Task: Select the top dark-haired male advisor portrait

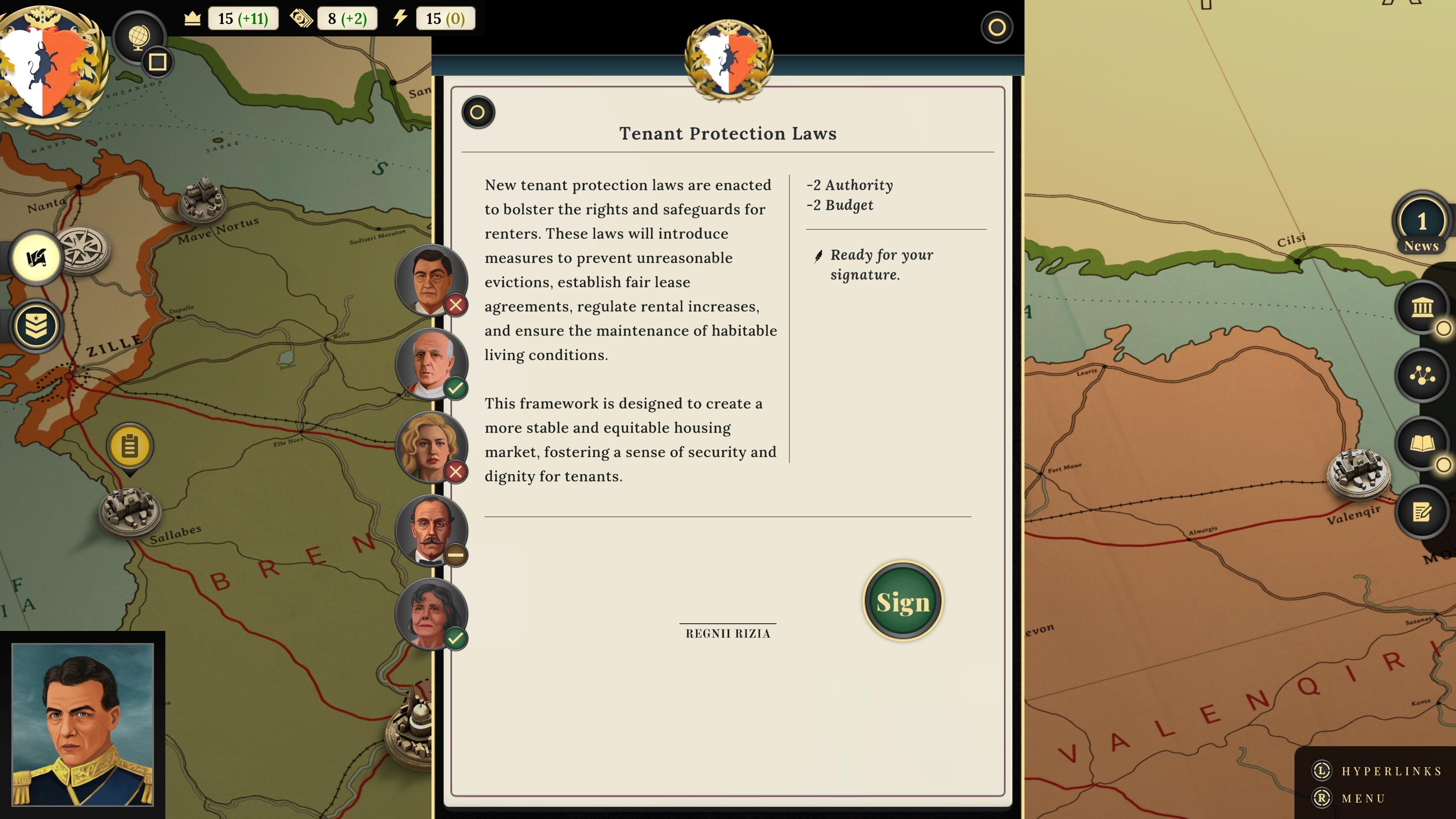Action: (x=431, y=280)
